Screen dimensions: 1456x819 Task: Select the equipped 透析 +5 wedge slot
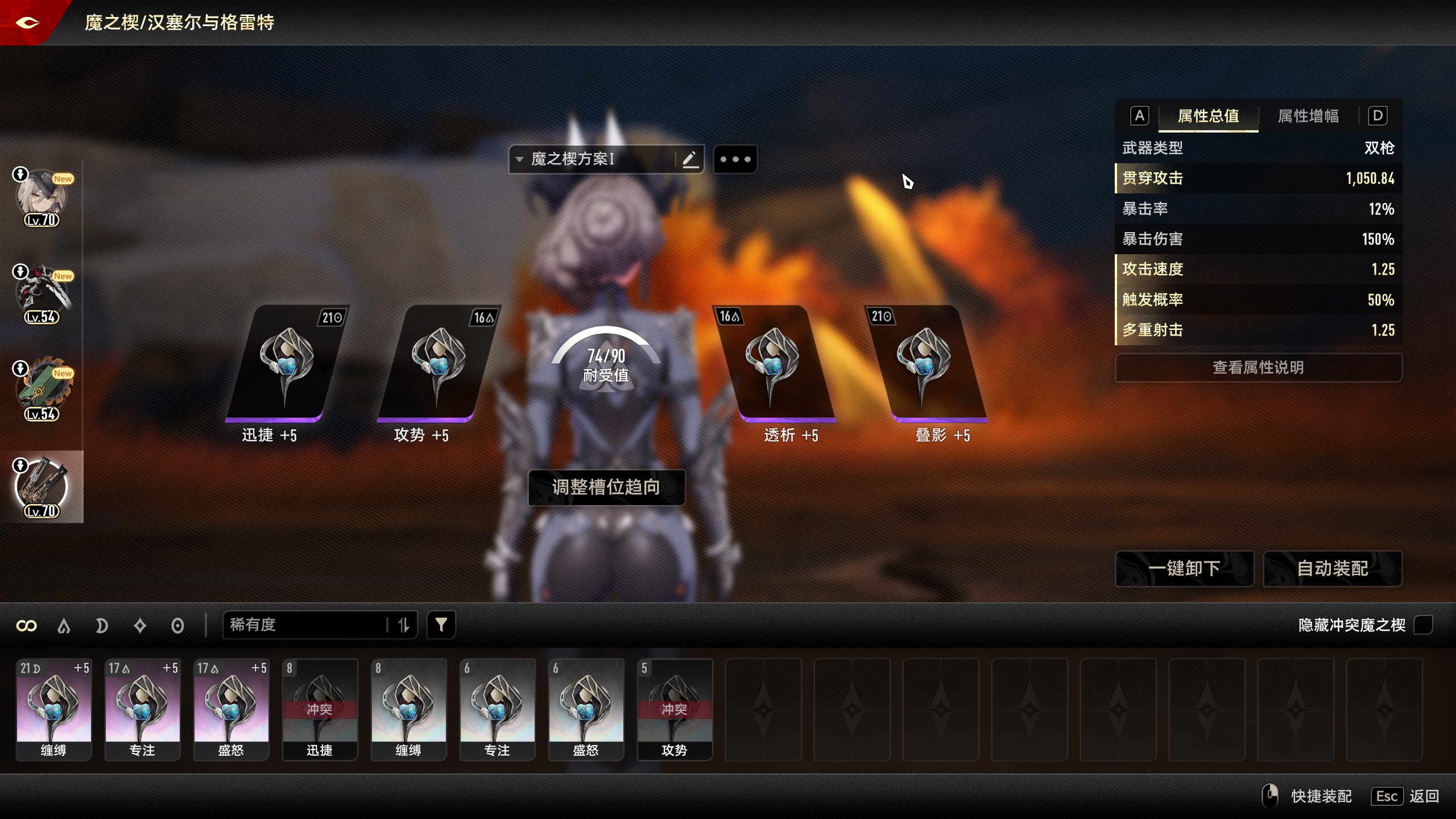tap(772, 364)
